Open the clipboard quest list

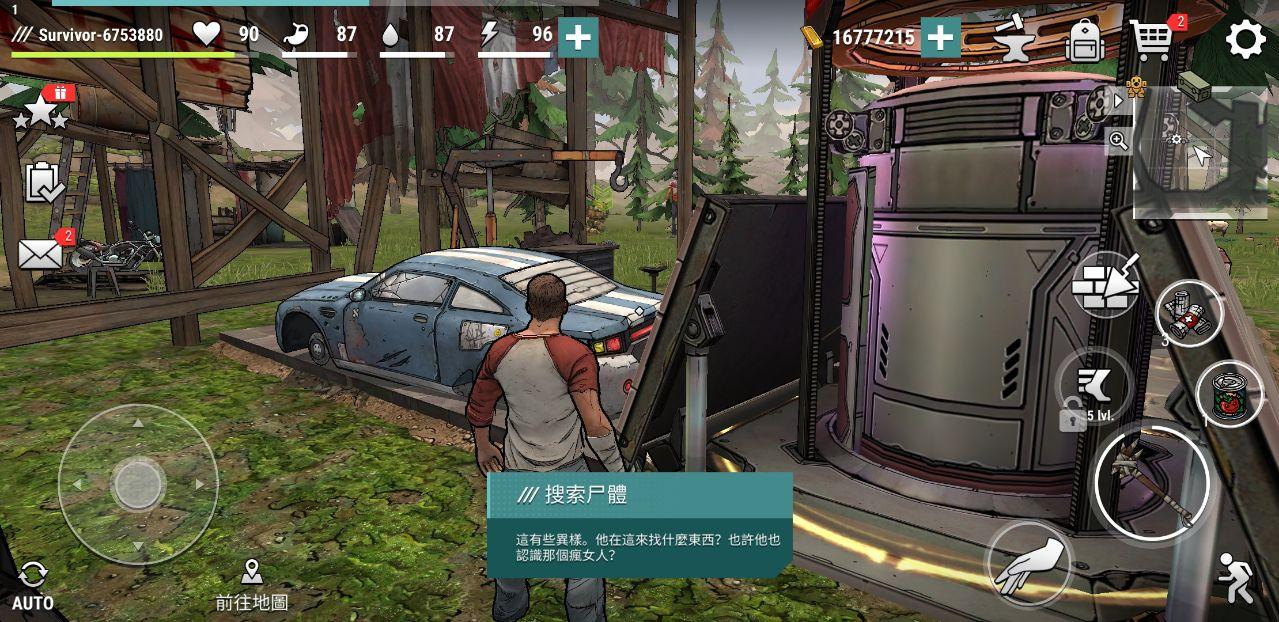tap(43, 182)
